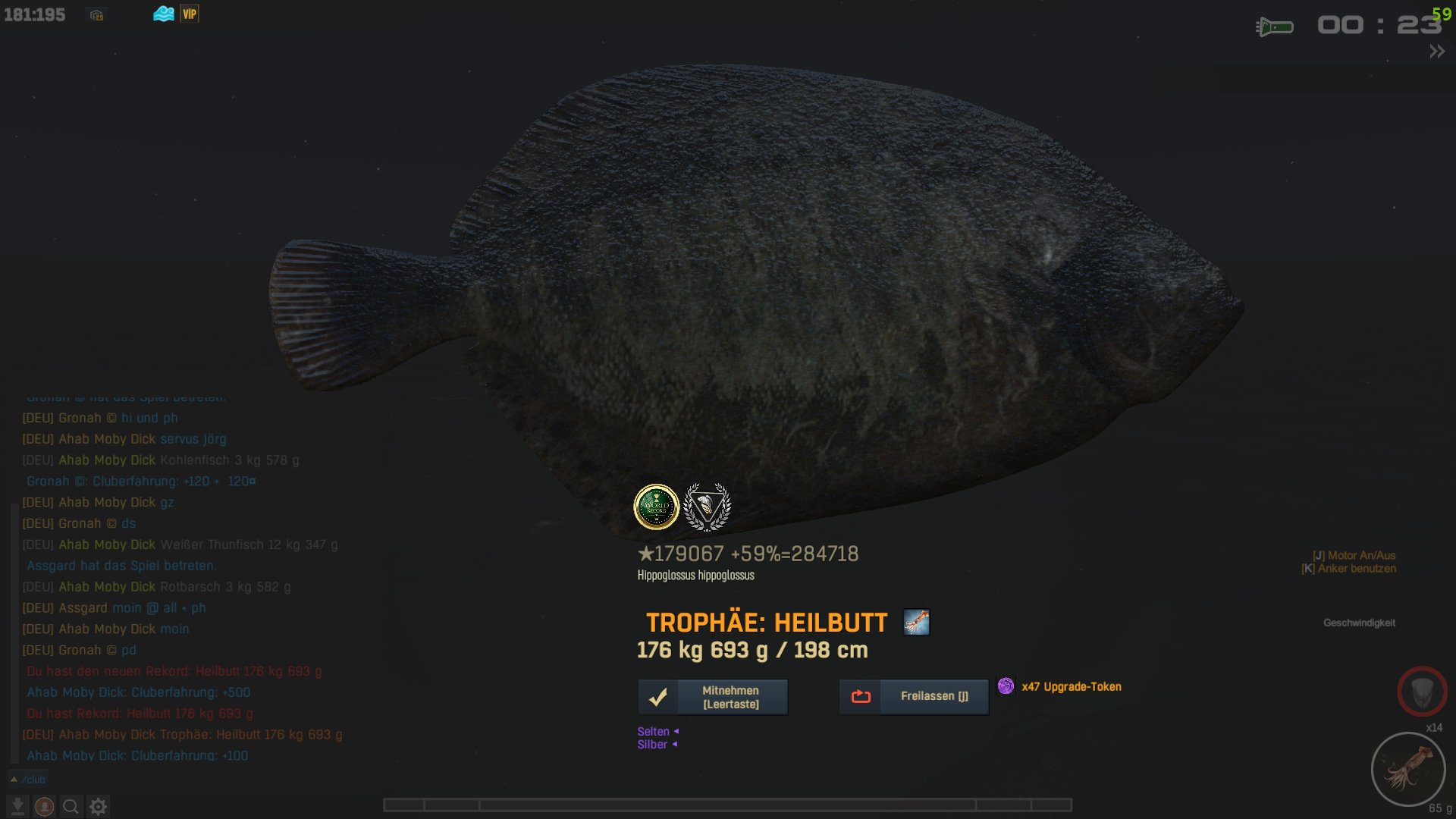Screen dimensions: 1456x819
Task: Keep the halibut with the Mitnehmen button
Action: click(713, 697)
